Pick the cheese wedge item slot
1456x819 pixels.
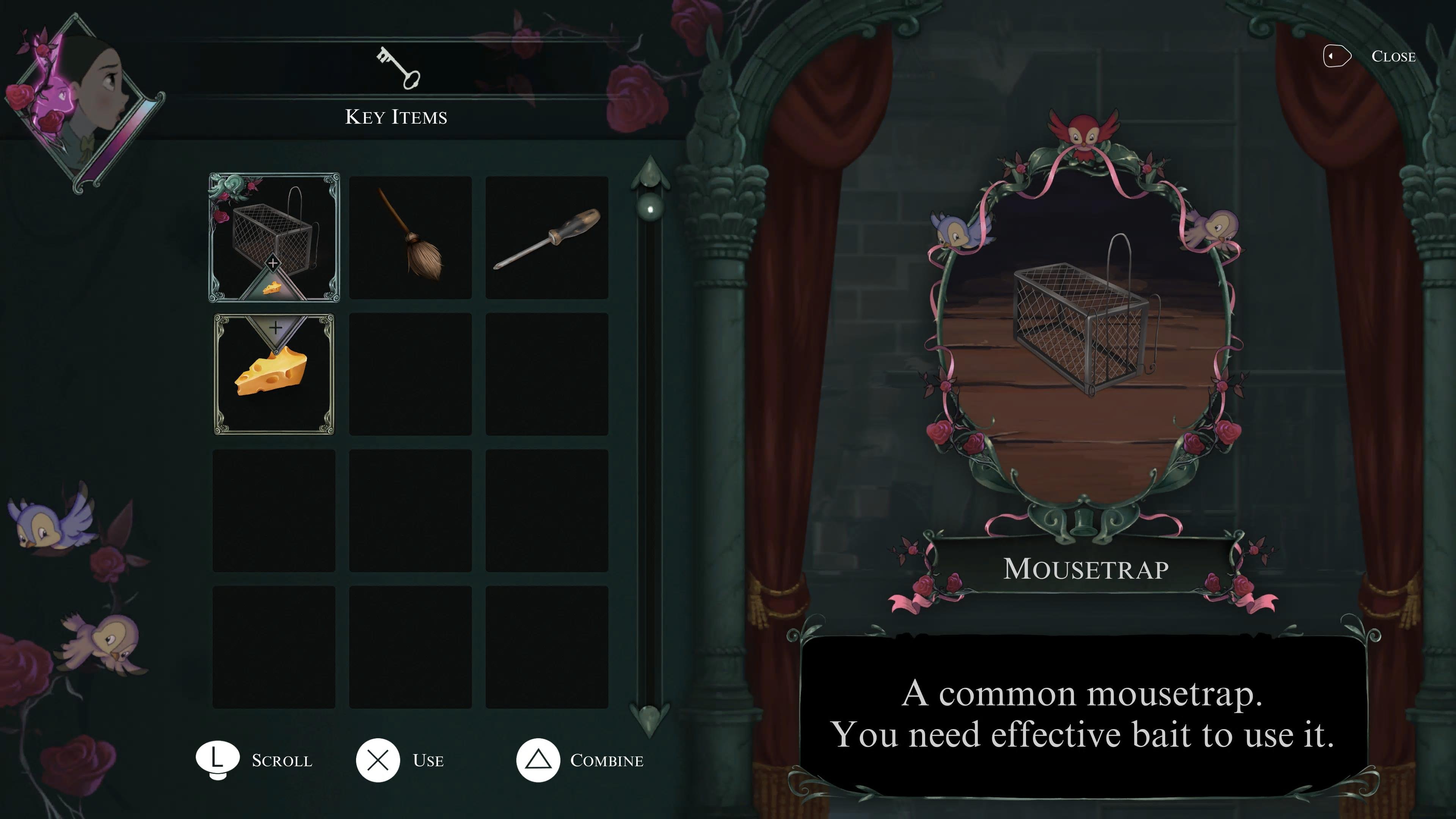point(274,374)
